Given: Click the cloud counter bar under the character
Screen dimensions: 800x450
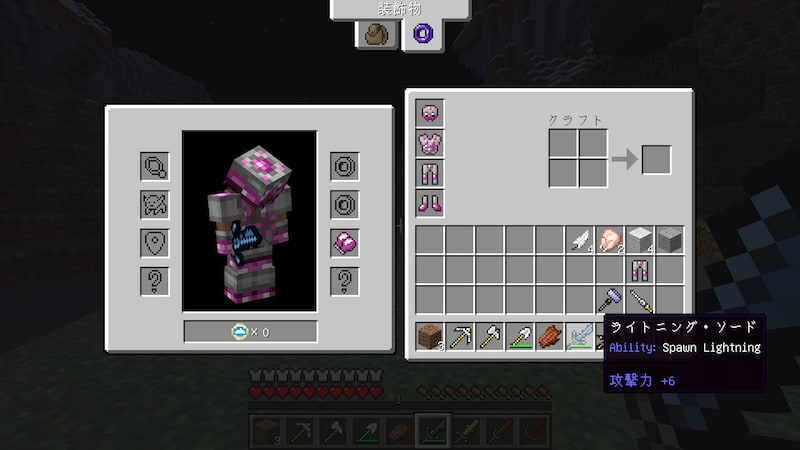Looking at the screenshot, I should (250, 331).
